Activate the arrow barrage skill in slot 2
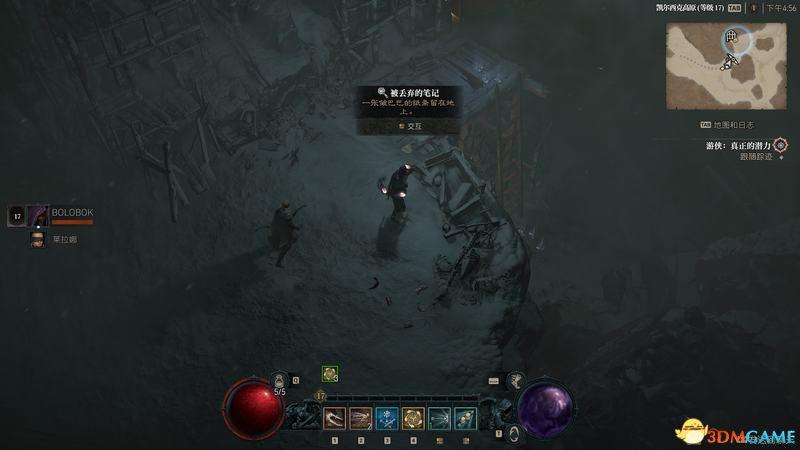The image size is (800, 450). tap(360, 418)
